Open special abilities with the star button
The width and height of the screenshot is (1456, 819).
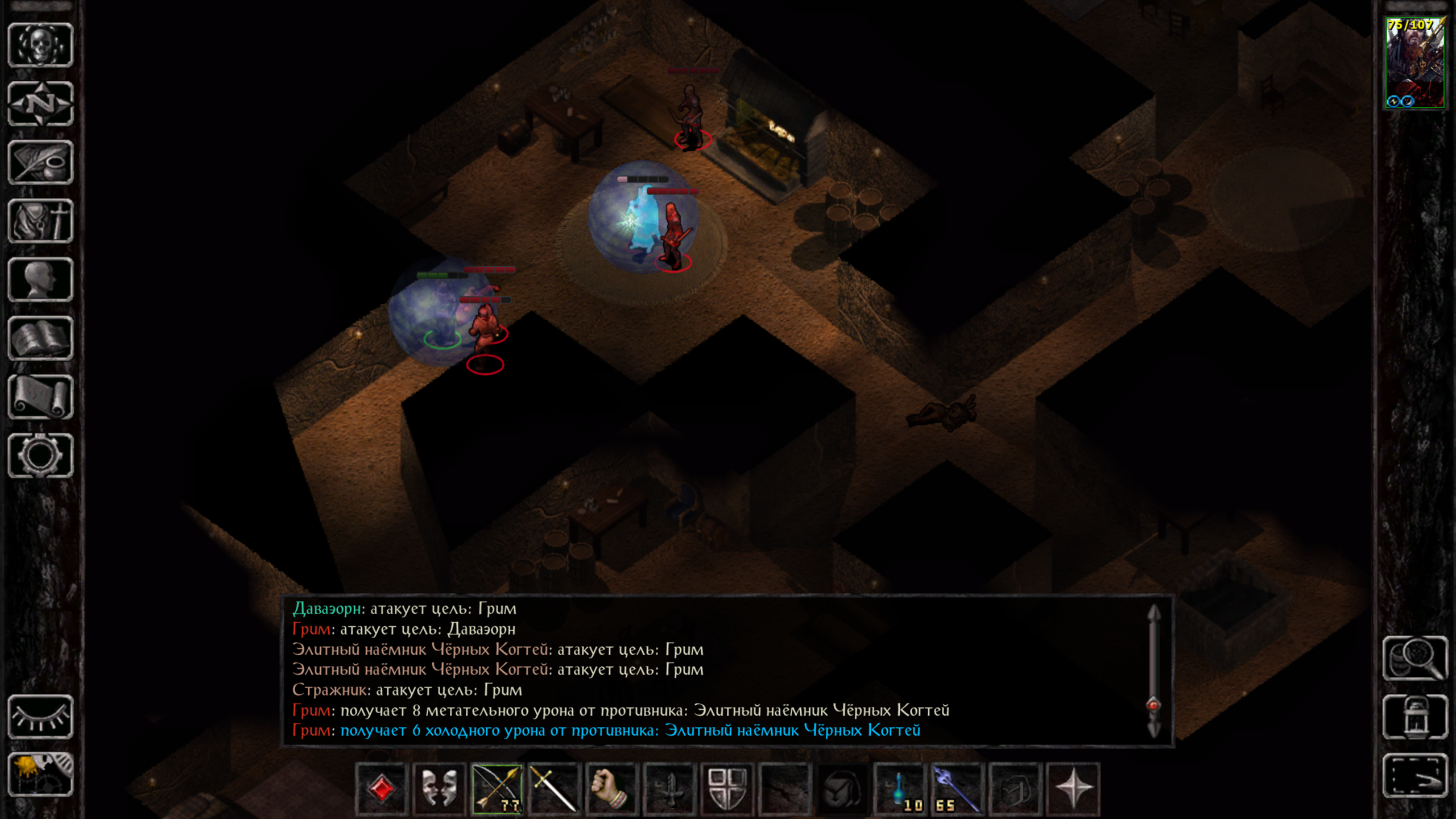tap(1073, 789)
